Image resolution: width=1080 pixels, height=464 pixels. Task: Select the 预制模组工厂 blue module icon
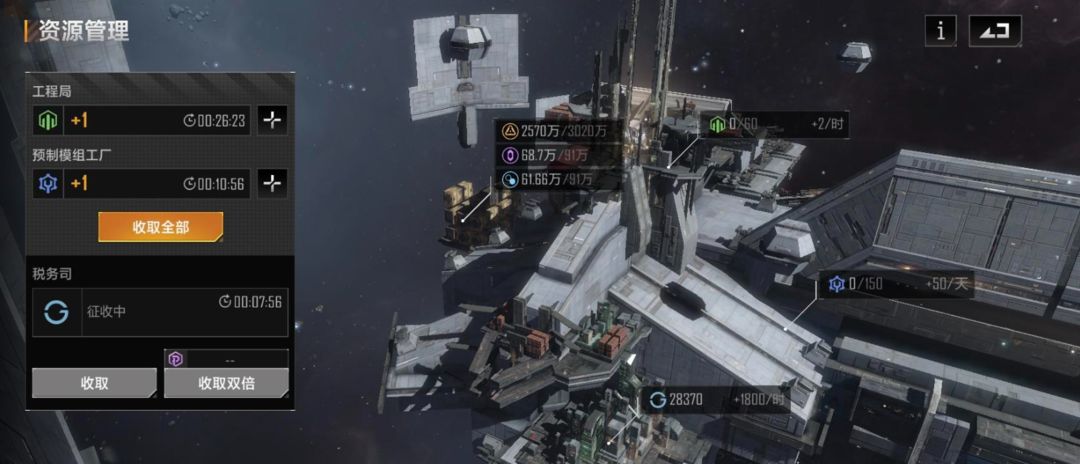tap(49, 184)
